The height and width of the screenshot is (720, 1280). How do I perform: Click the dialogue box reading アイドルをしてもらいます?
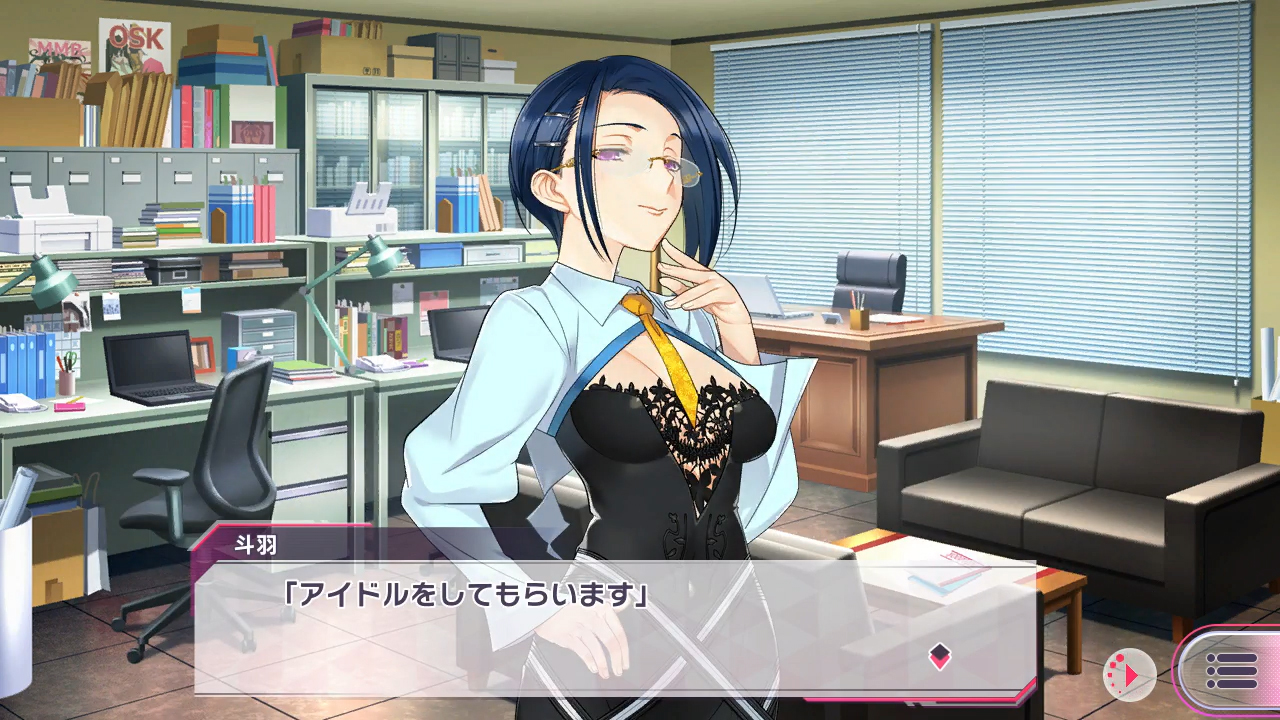600,620
